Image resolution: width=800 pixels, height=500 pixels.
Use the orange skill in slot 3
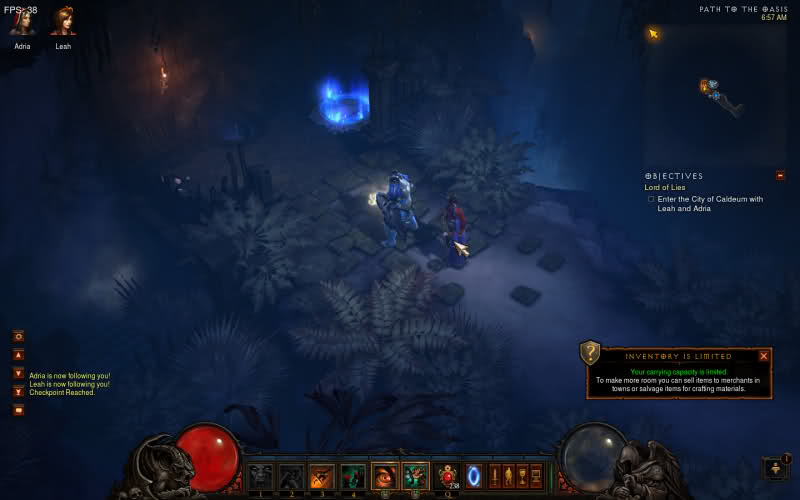(x=322, y=476)
